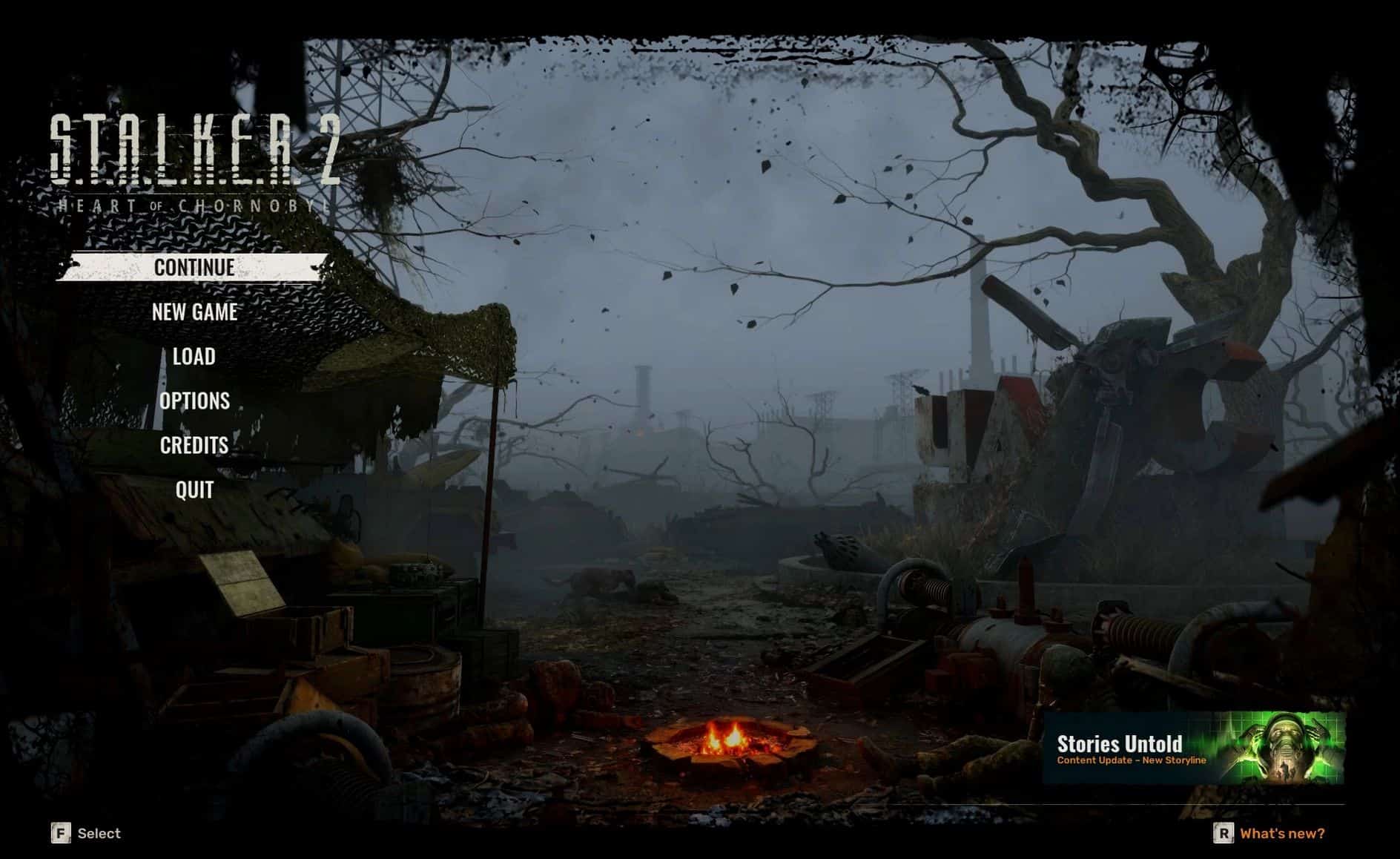Viewport: 1400px width, 859px height.
Task: Open the Load menu
Action: click(194, 357)
